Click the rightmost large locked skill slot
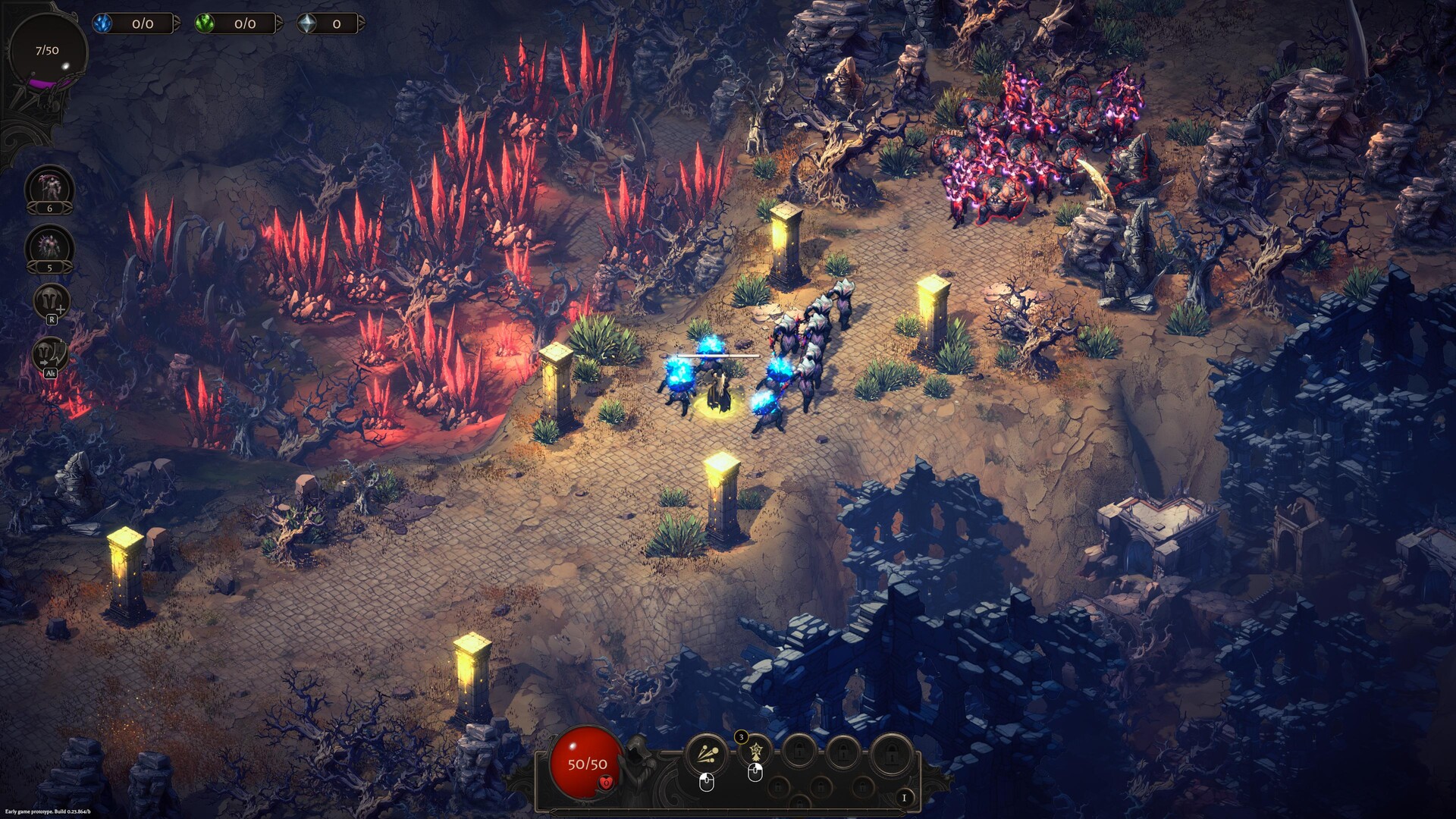Image resolution: width=1456 pixels, height=819 pixels. coord(891,752)
